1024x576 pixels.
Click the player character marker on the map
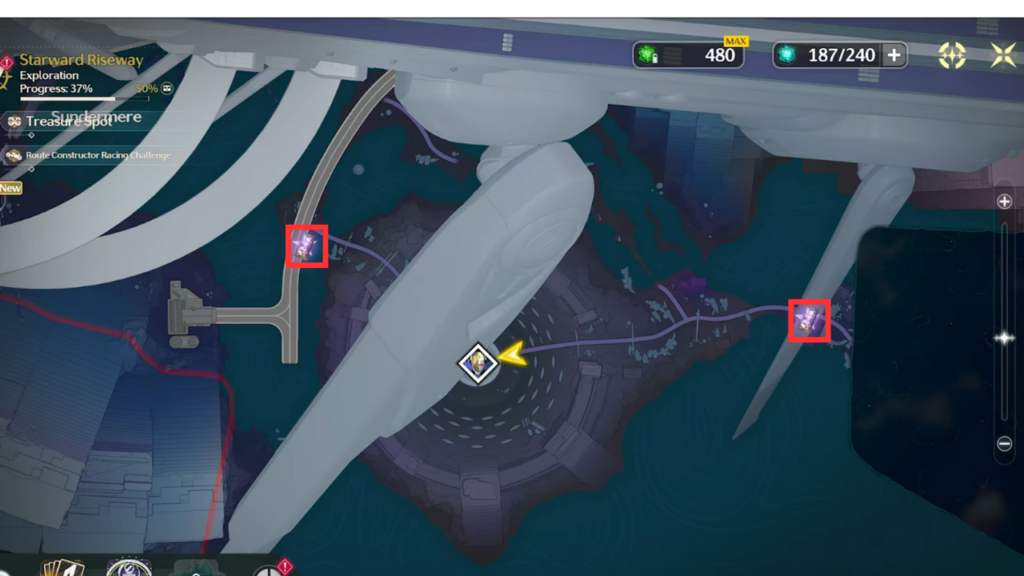479,363
